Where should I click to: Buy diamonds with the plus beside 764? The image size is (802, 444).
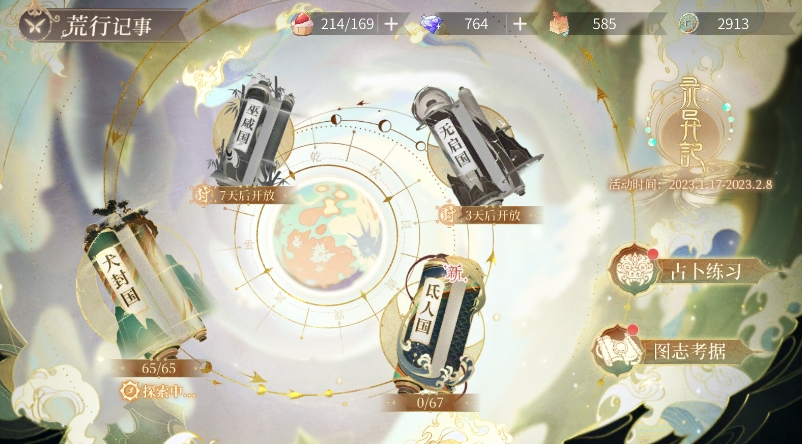[x=521, y=24]
